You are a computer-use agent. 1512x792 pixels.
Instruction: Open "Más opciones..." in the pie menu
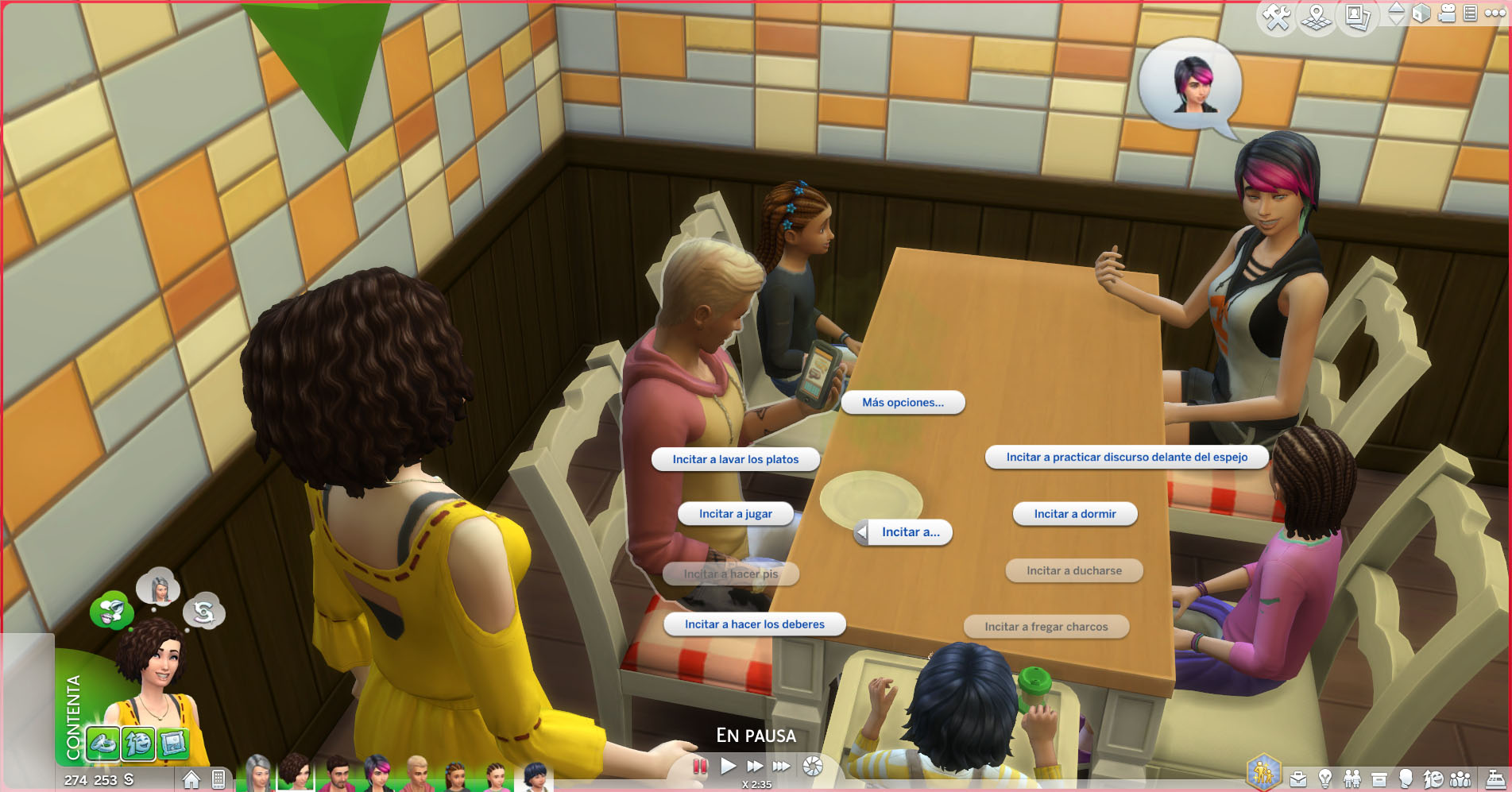click(903, 403)
